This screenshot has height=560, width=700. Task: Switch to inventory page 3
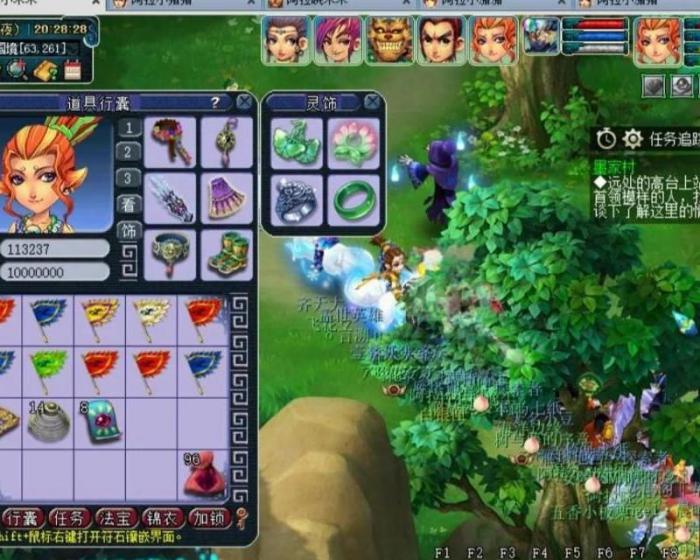click(128, 177)
